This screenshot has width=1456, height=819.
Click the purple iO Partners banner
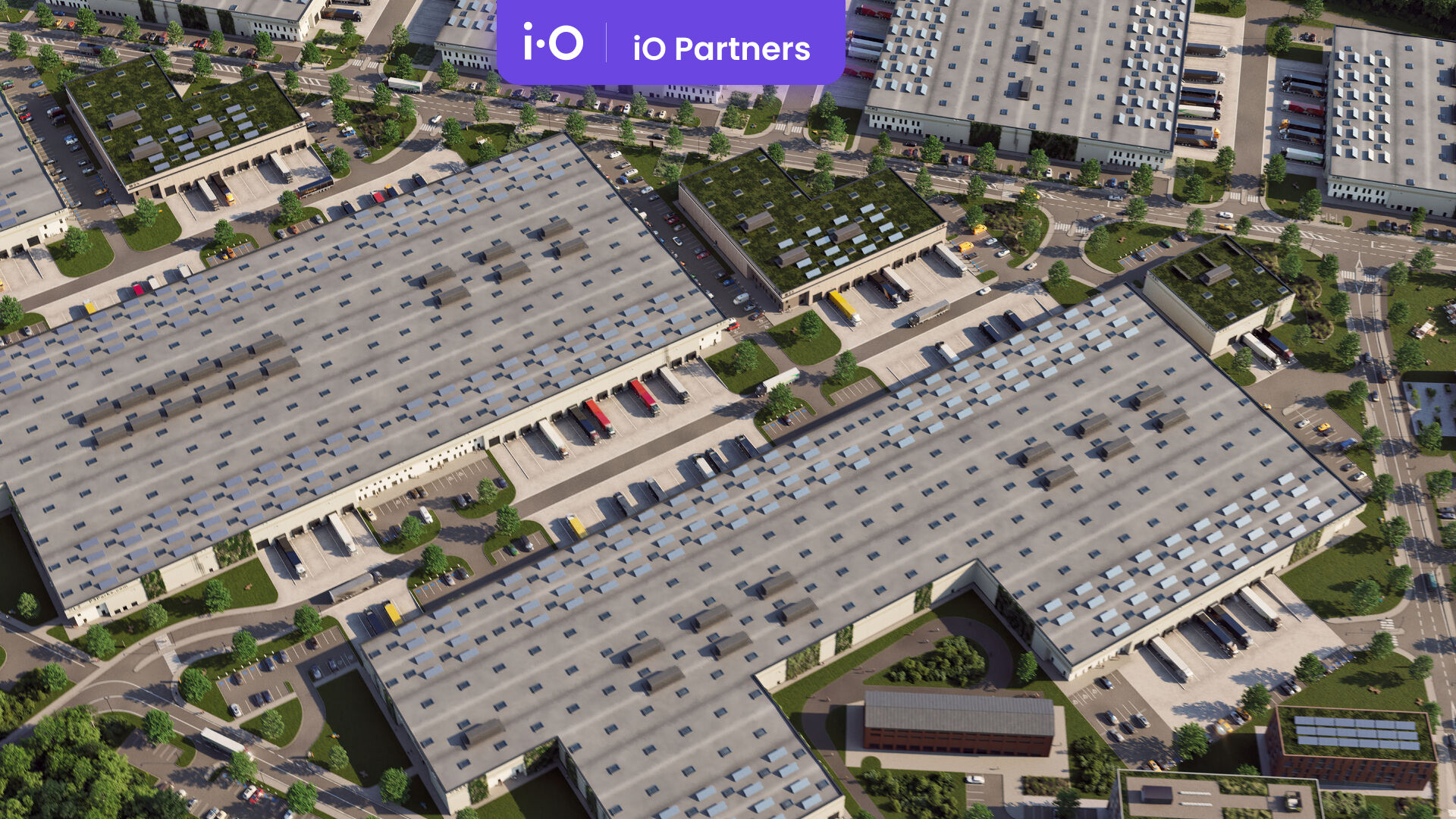(670, 42)
